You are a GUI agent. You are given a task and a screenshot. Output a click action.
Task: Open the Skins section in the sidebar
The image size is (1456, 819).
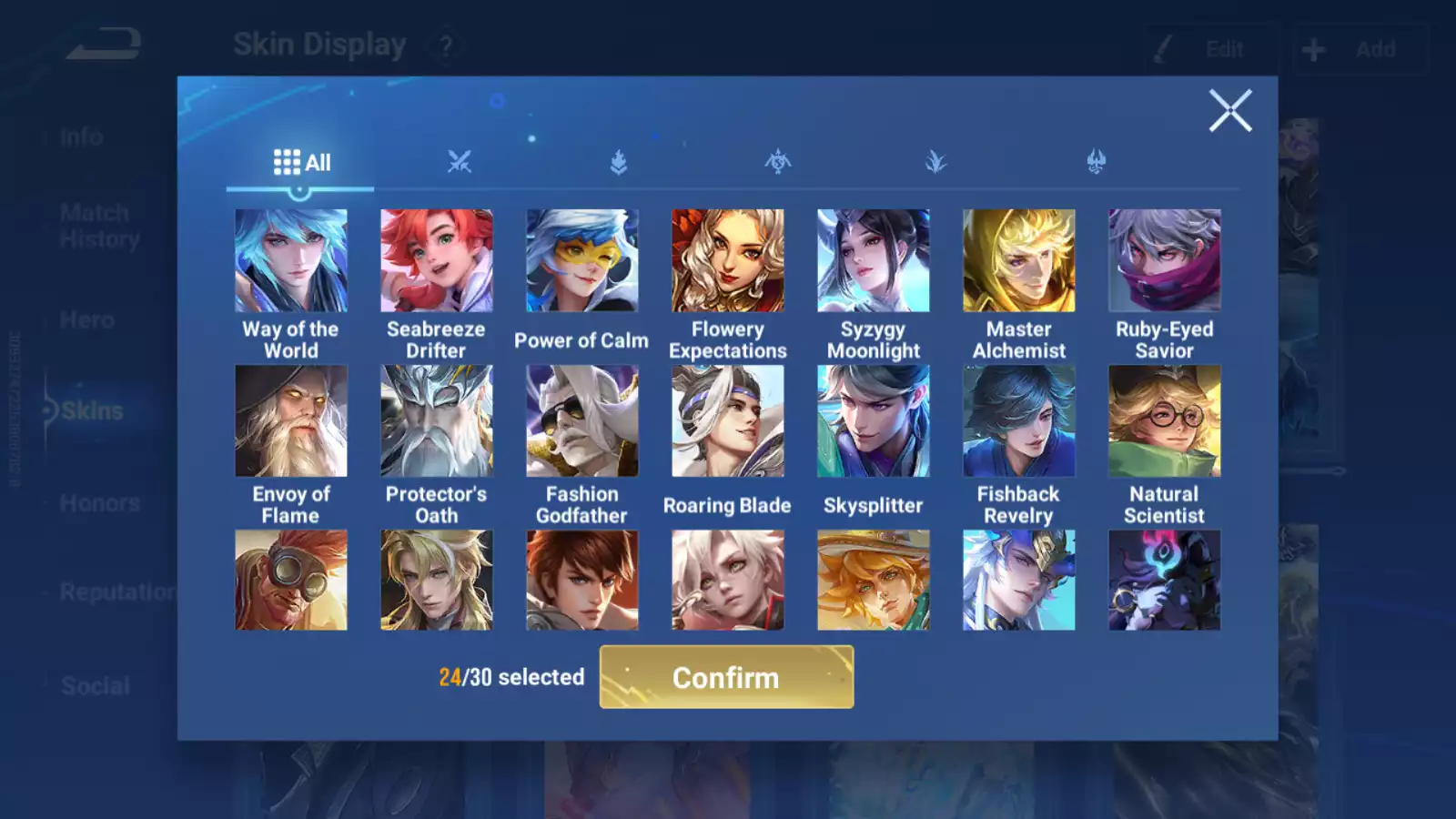pos(90,410)
